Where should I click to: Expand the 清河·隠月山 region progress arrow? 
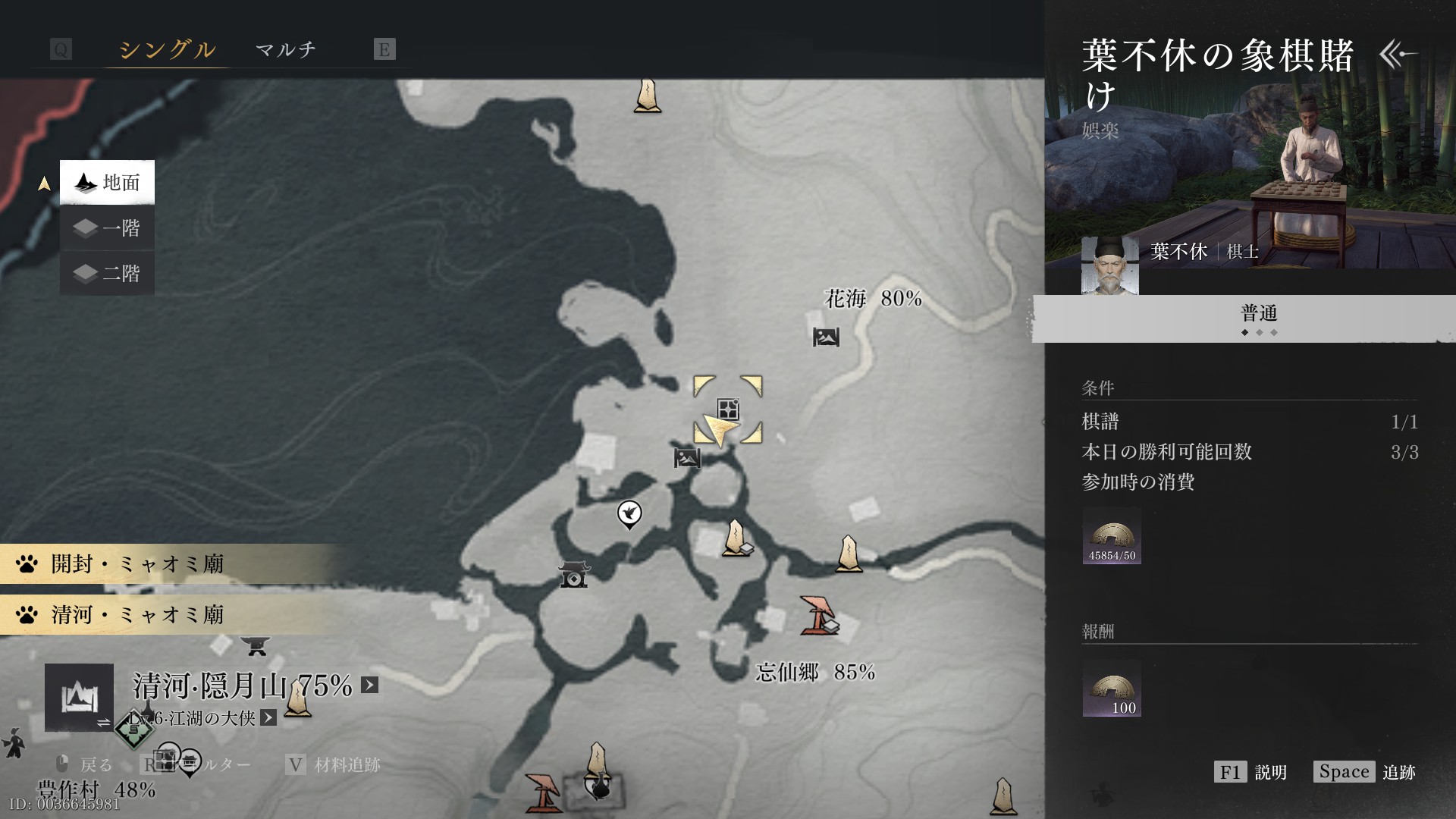369,686
